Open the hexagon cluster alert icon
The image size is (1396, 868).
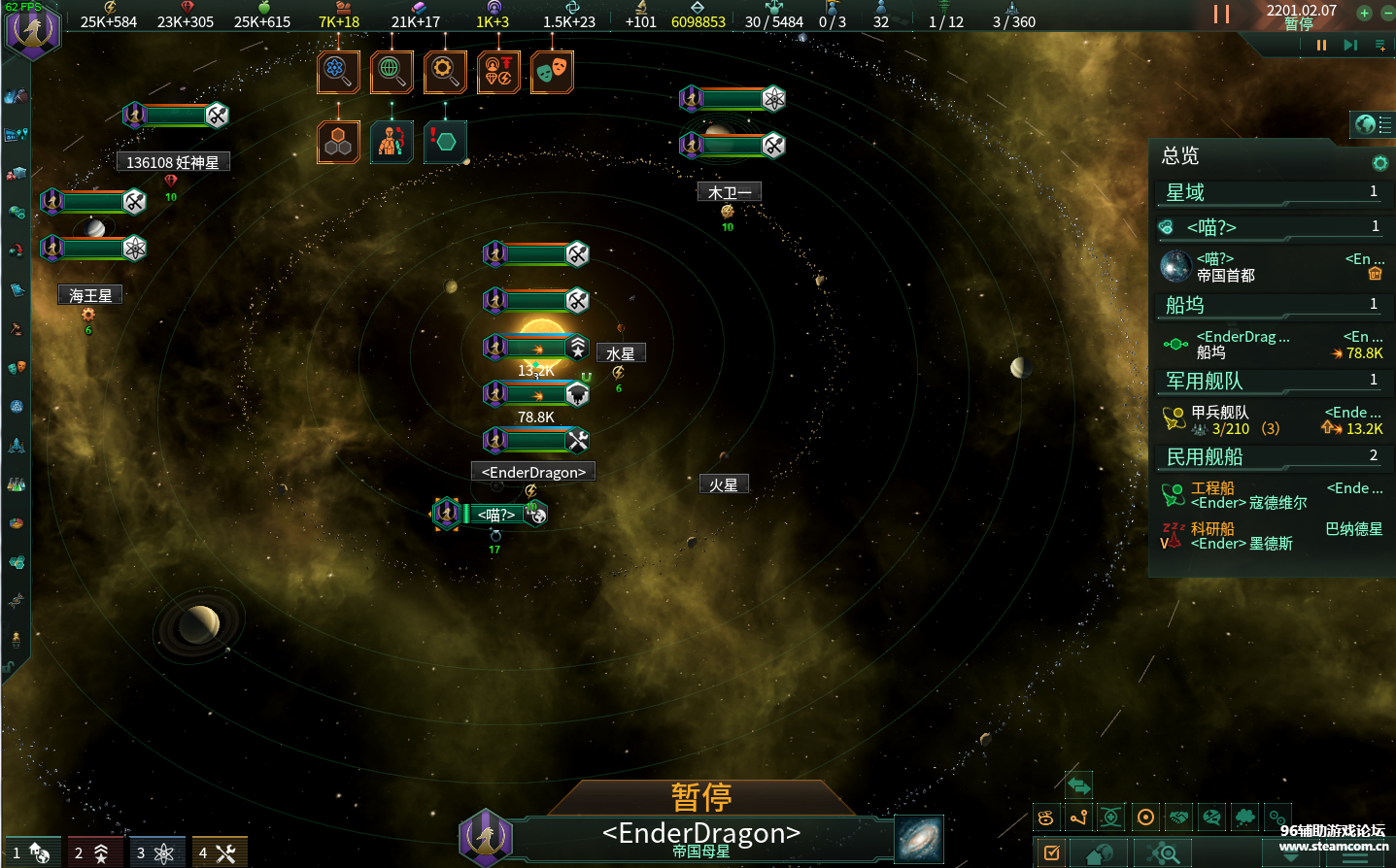[x=338, y=143]
